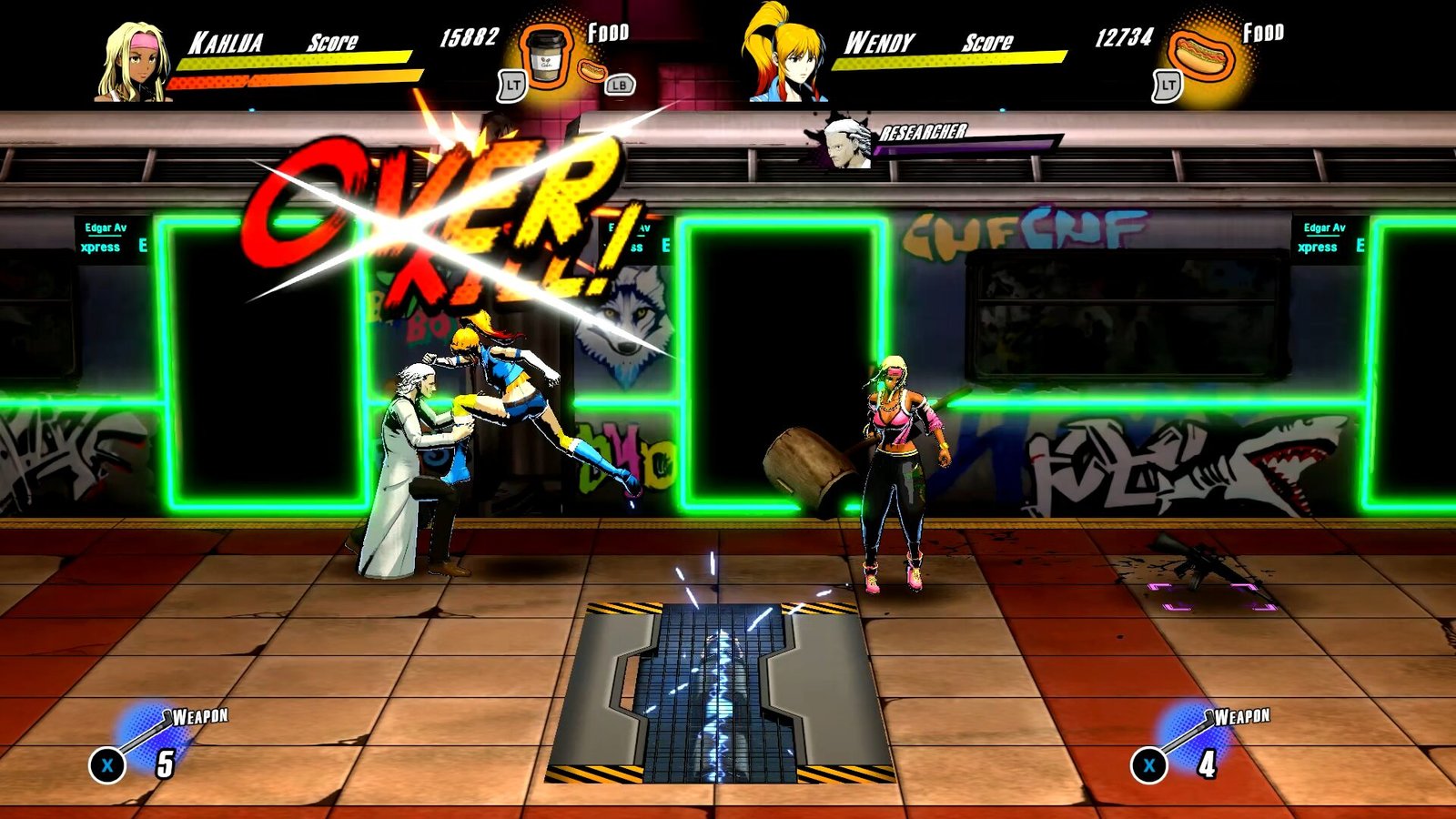The width and height of the screenshot is (1456, 819).
Task: Select the Researcher enemy portrait
Action: [x=845, y=143]
